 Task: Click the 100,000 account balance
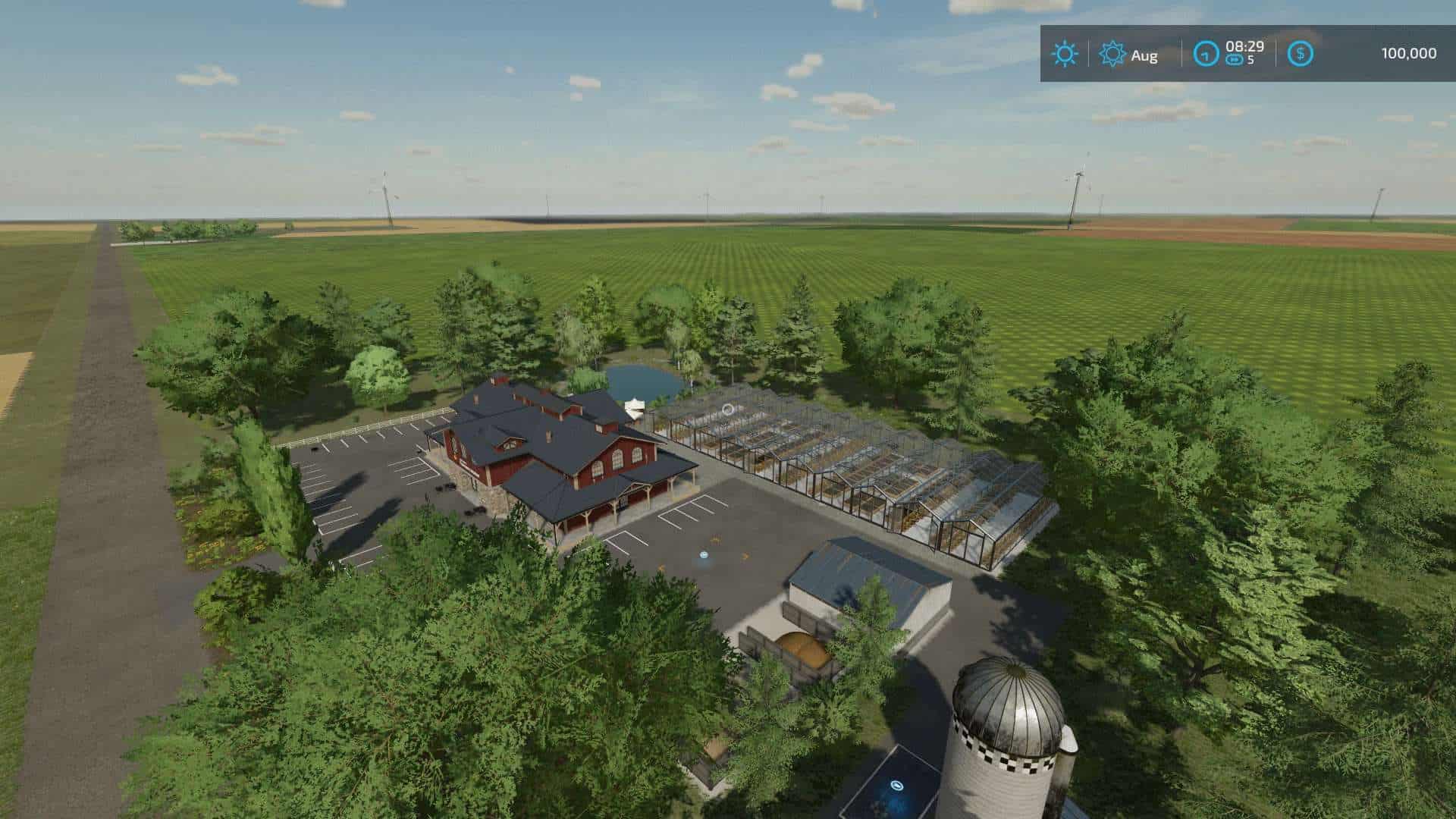click(1408, 53)
